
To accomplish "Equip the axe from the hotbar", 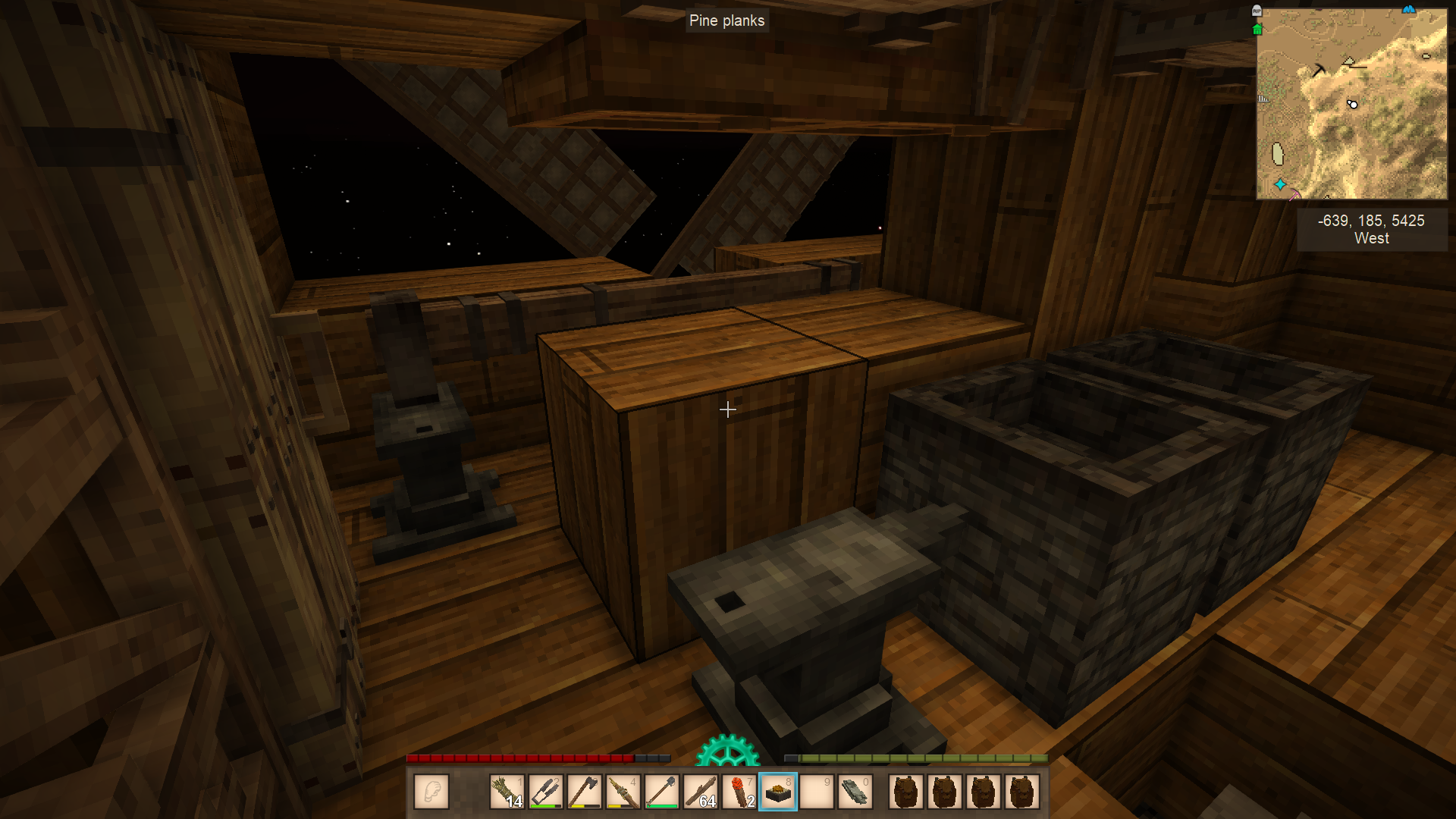I will point(584,792).
